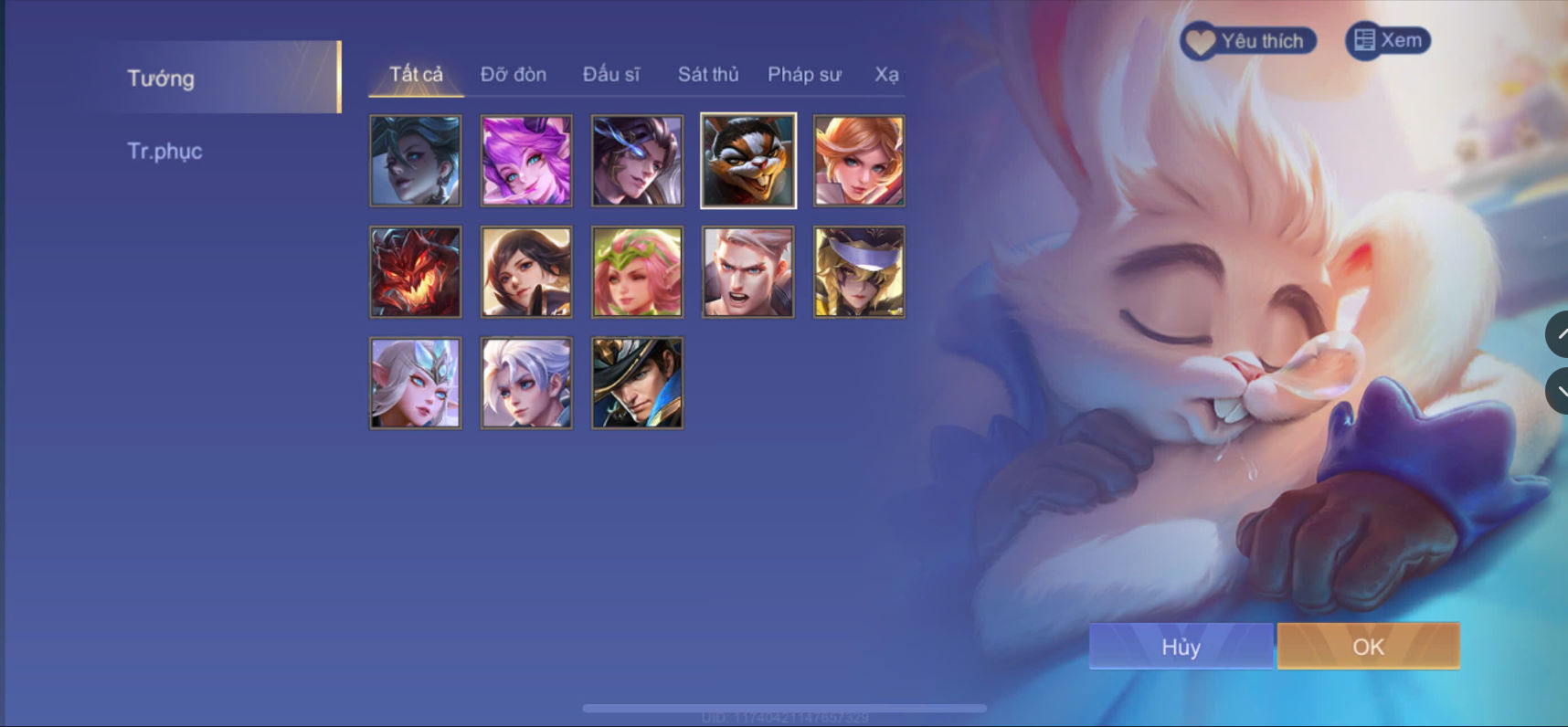Open the Tướng sidebar tab

click(161, 79)
